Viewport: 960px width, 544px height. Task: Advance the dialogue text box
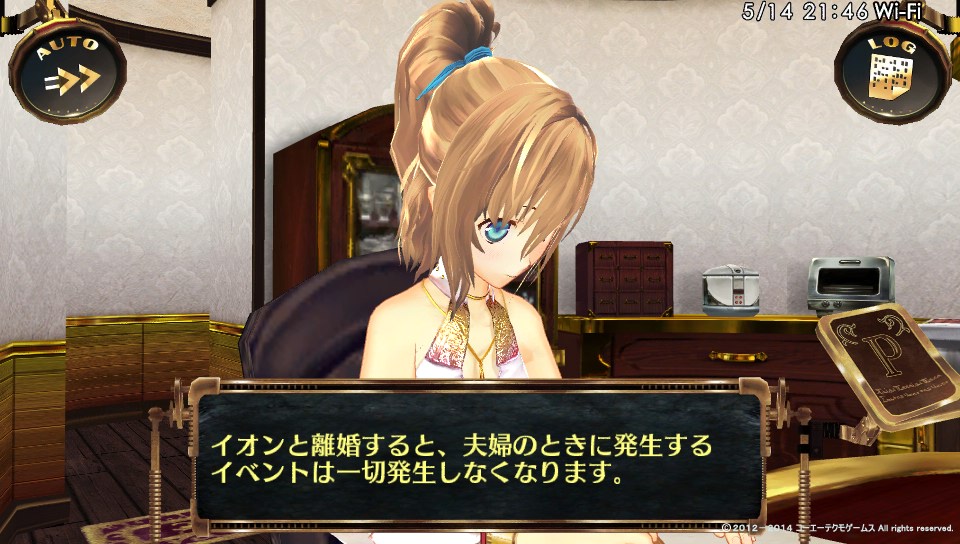480,458
